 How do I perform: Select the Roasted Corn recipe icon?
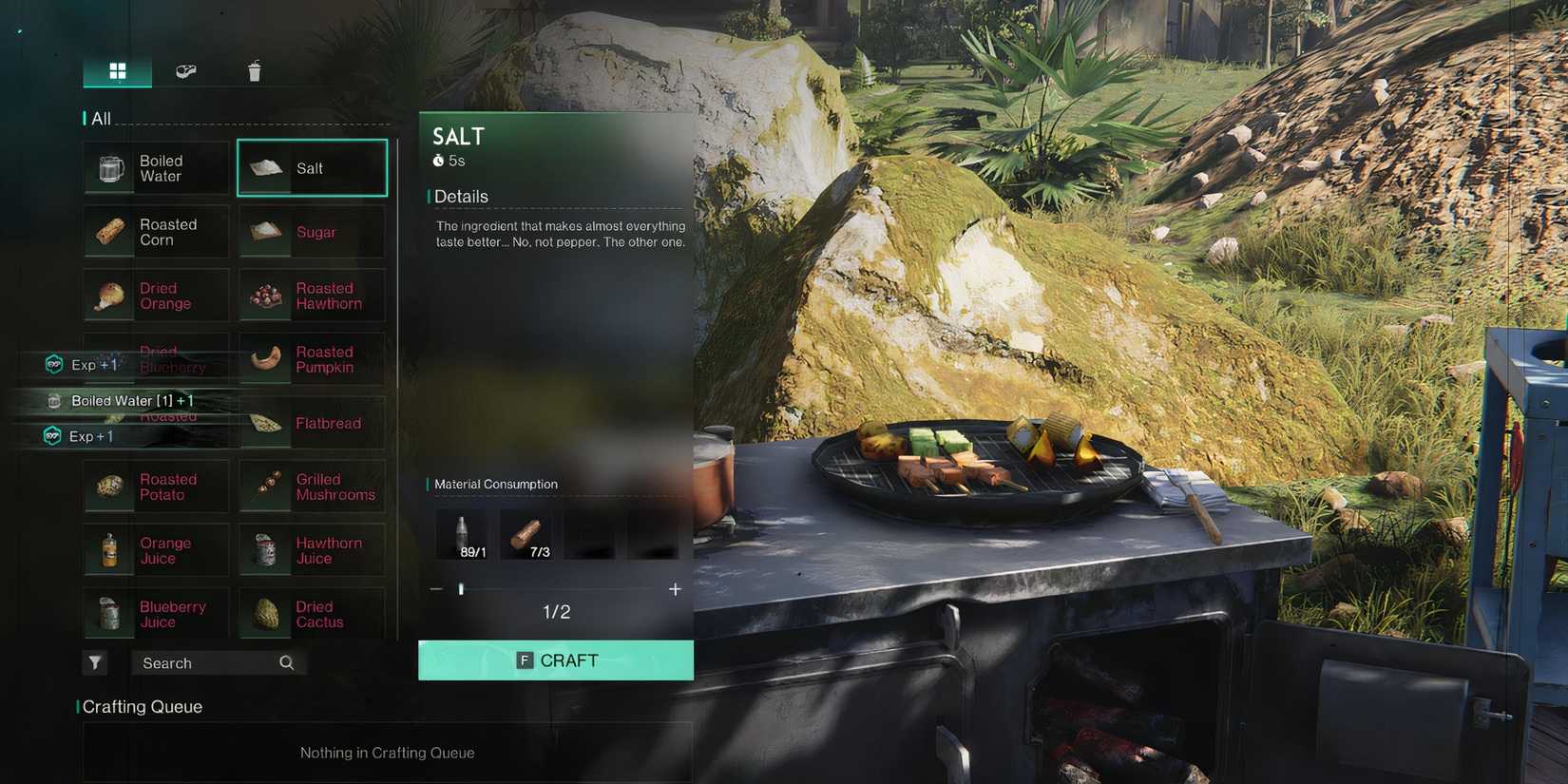(x=108, y=231)
